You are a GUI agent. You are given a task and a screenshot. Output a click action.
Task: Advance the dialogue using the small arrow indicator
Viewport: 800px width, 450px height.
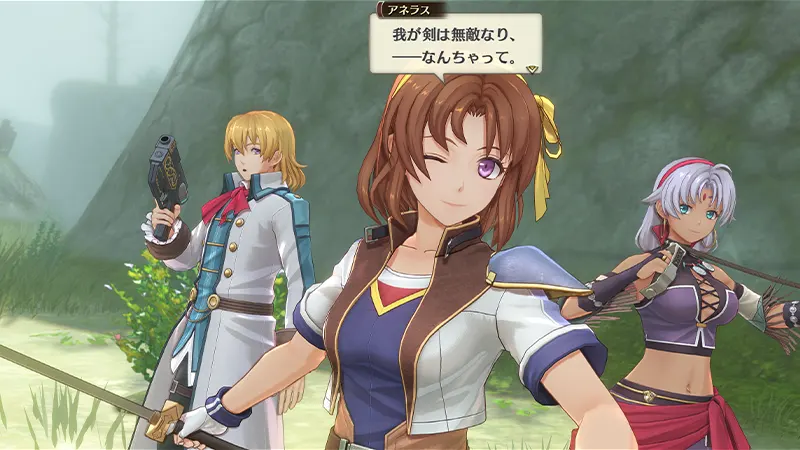(x=533, y=68)
